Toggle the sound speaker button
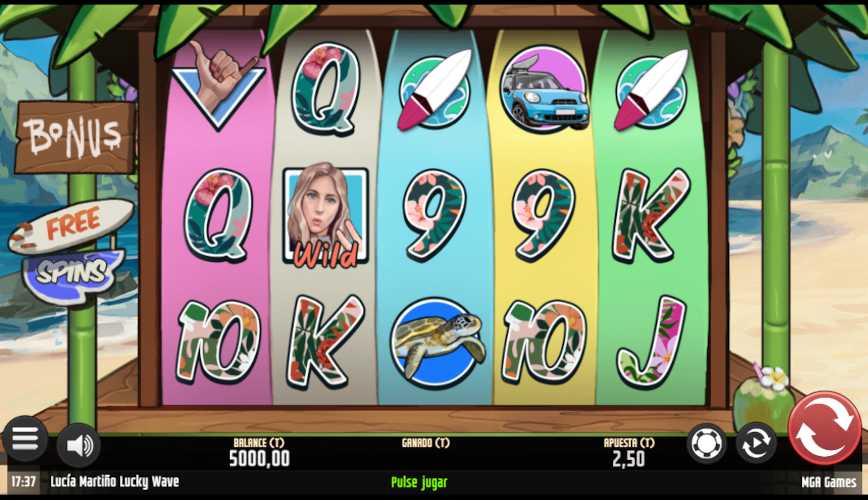Screen dimensions: 868x500 point(78,444)
